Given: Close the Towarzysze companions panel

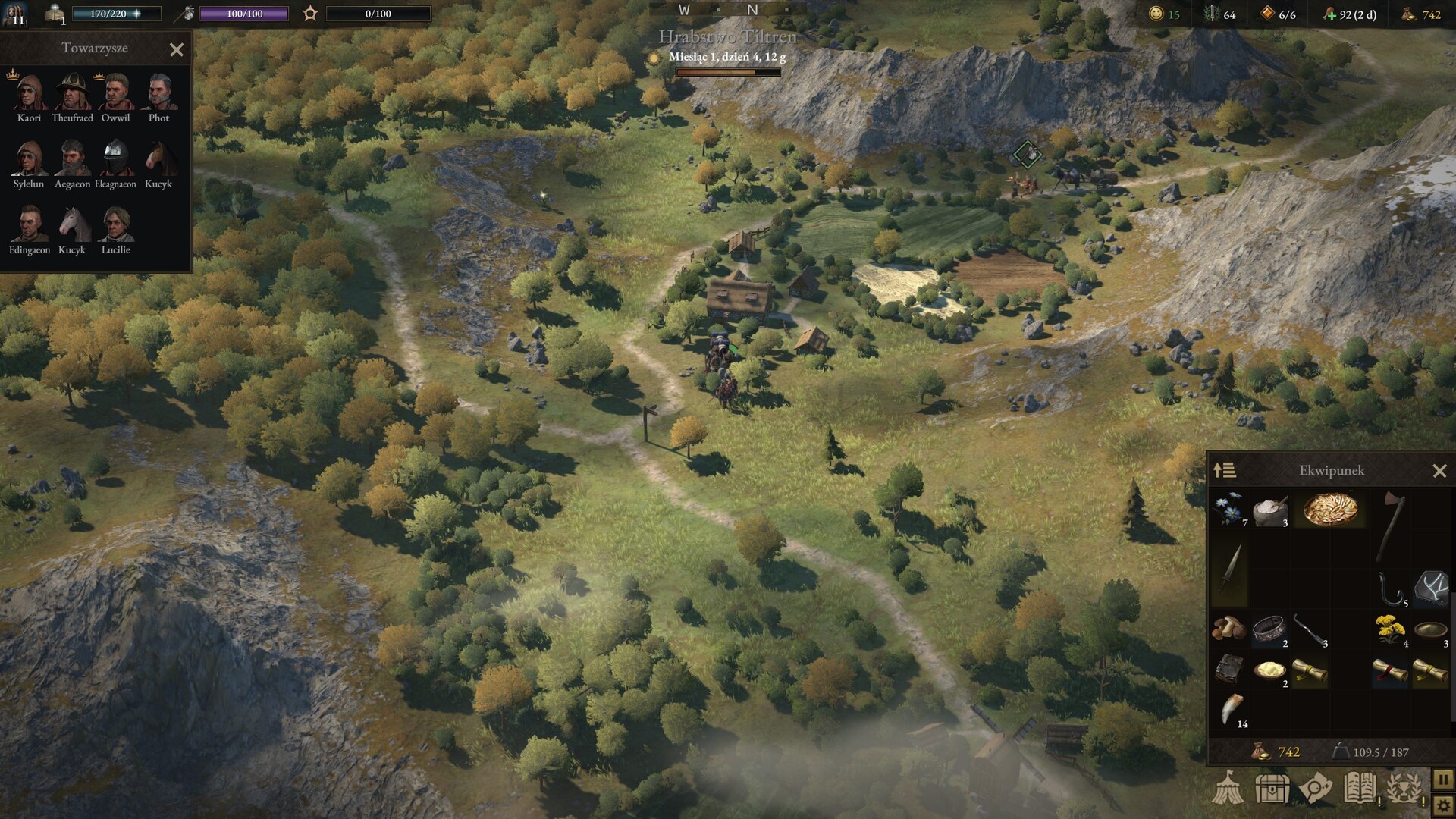Looking at the screenshot, I should pos(177,50).
